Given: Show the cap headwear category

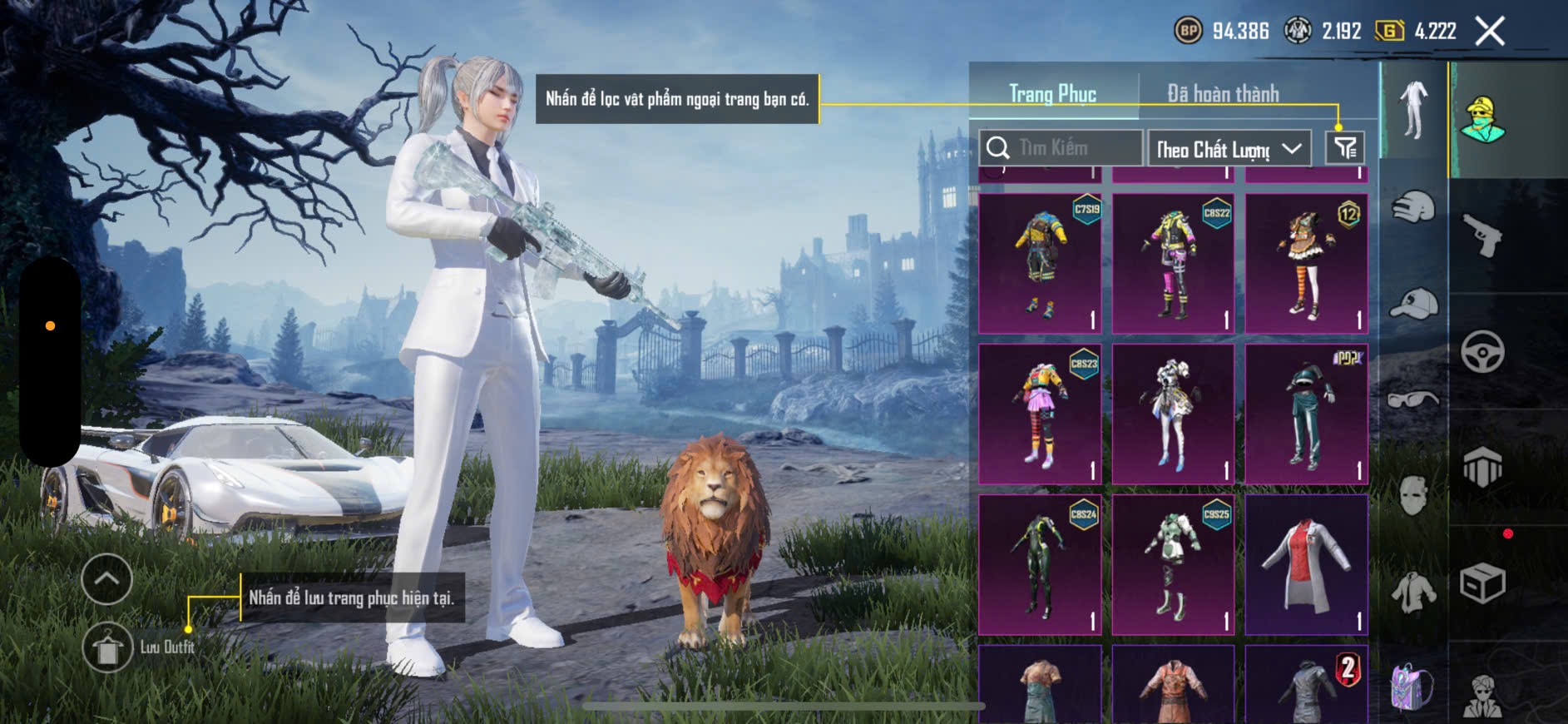Looking at the screenshot, I should [1413, 304].
